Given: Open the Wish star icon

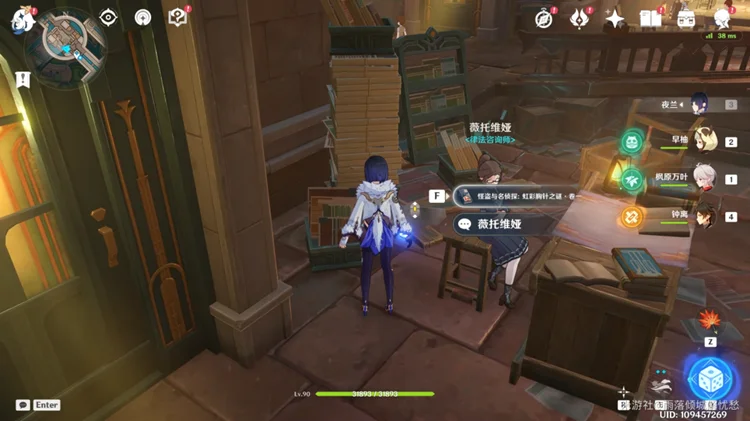Looking at the screenshot, I should 616,18.
